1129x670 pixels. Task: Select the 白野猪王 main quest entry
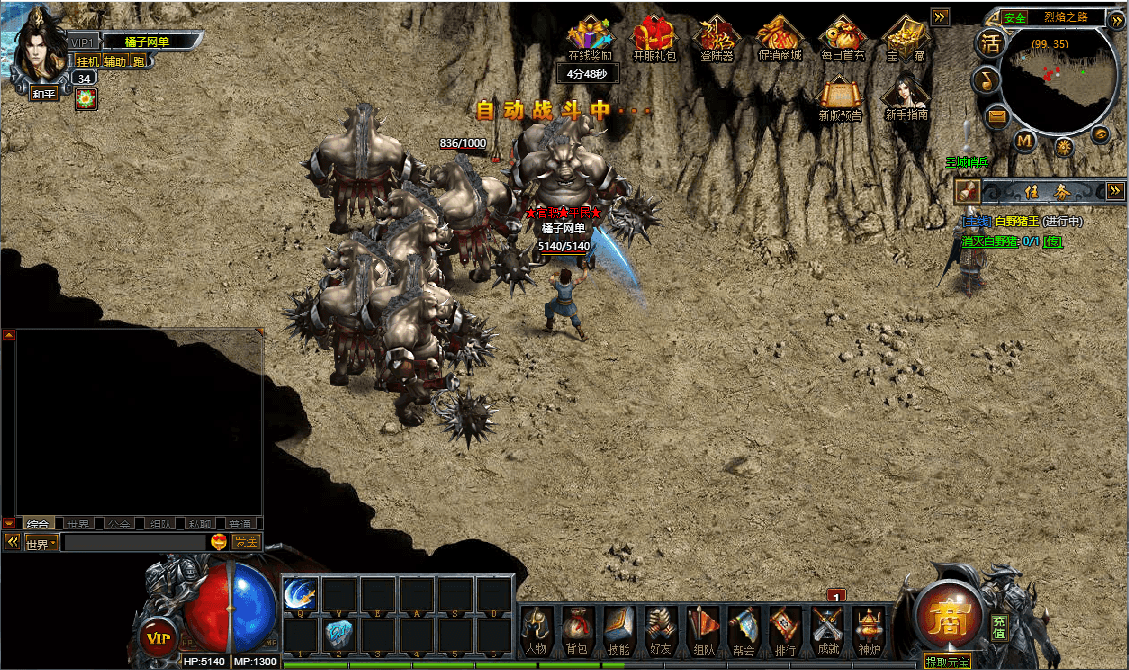pos(1017,221)
